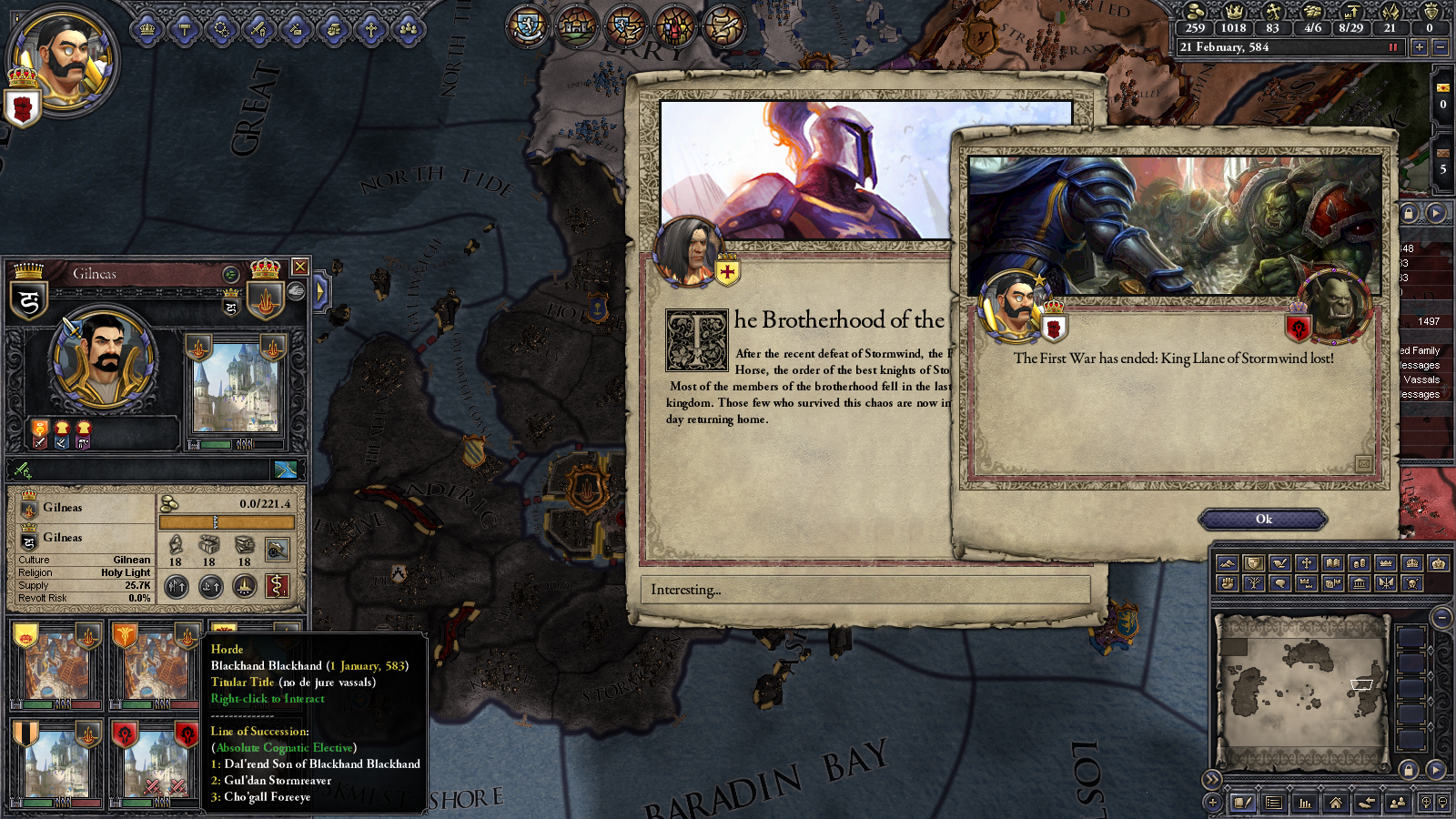
Task: Increase game speed with plus button
Action: [1419, 47]
